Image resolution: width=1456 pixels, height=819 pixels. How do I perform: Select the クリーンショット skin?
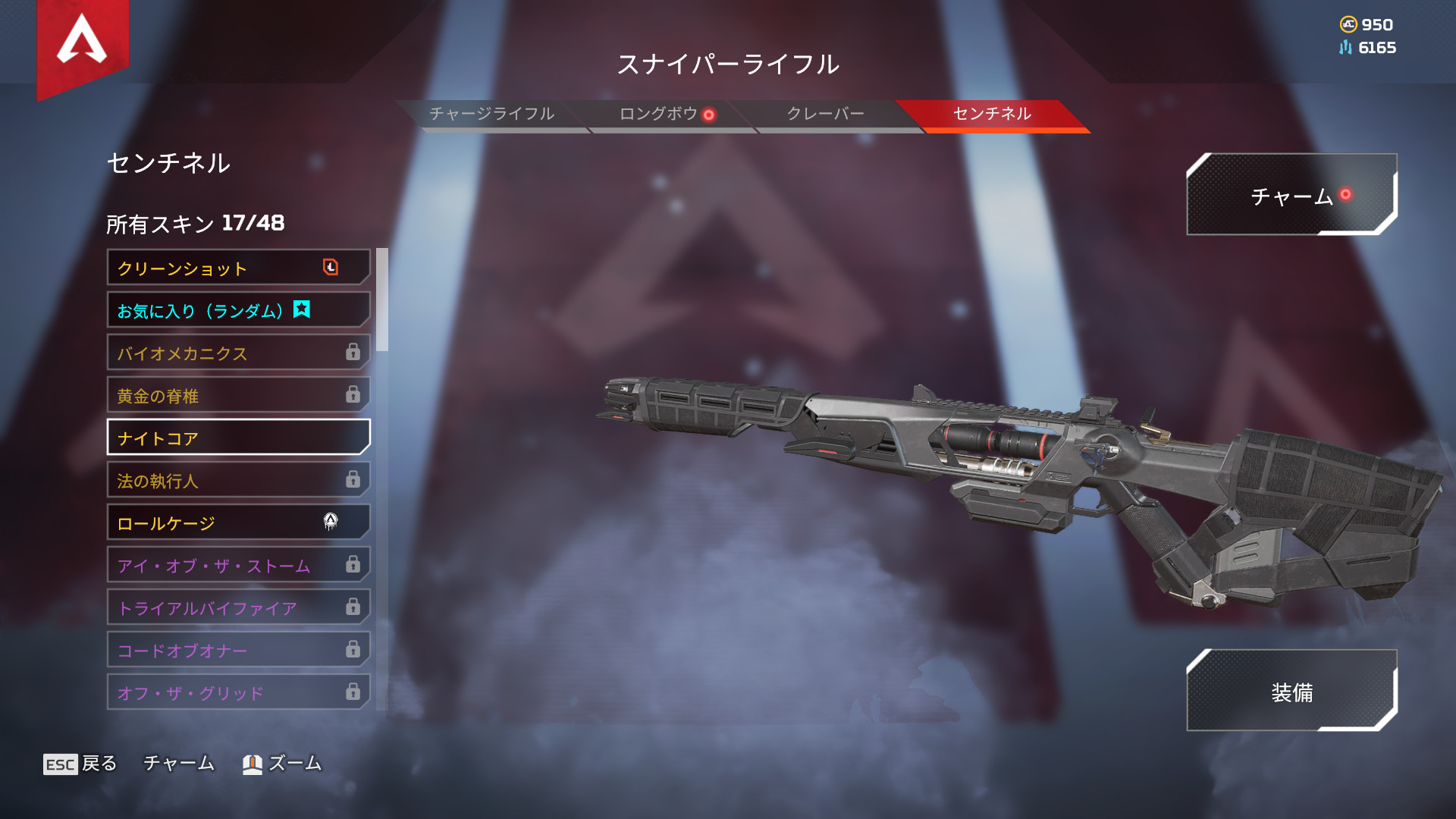238,268
